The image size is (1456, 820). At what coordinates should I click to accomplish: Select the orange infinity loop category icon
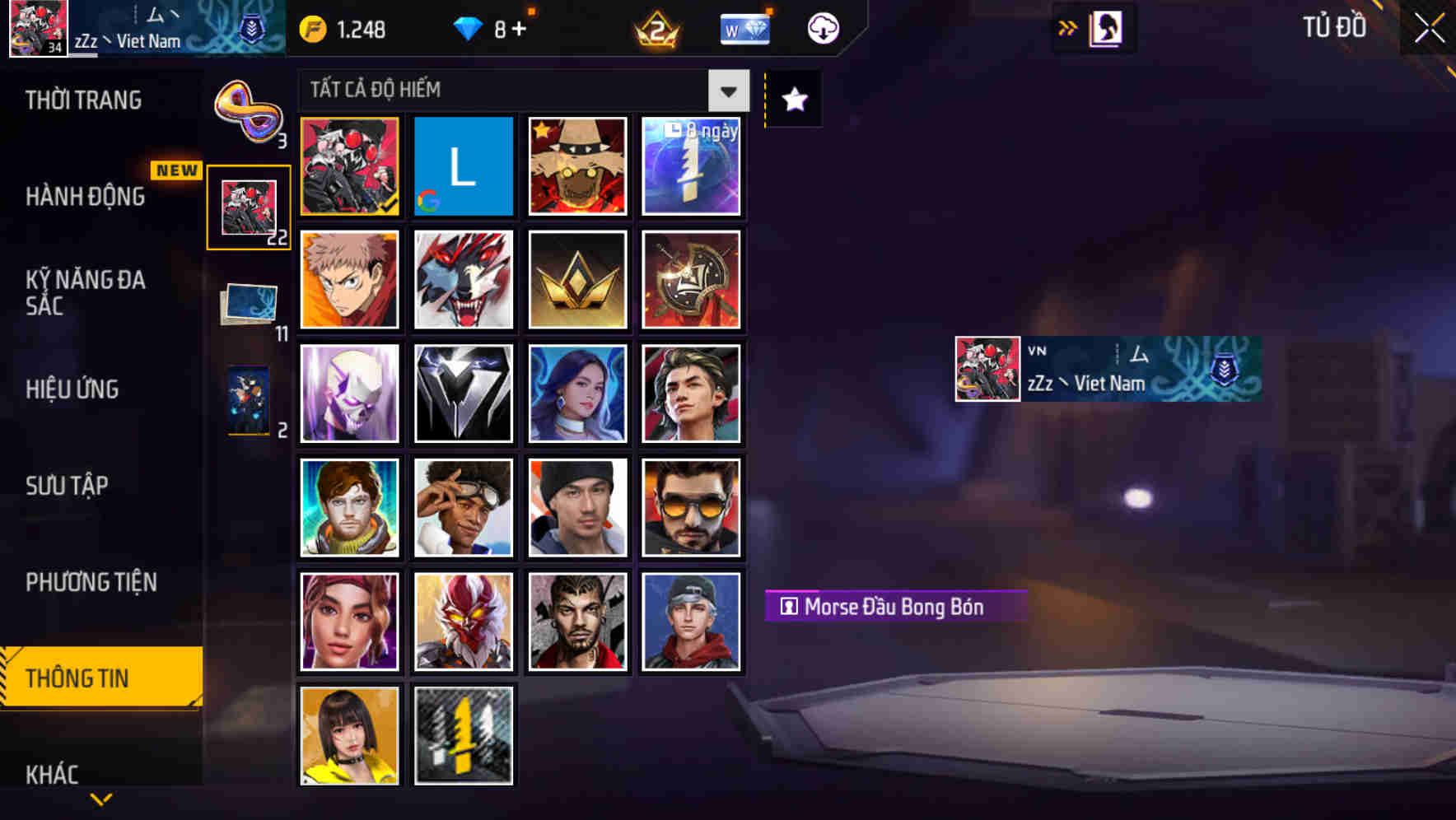(x=247, y=107)
